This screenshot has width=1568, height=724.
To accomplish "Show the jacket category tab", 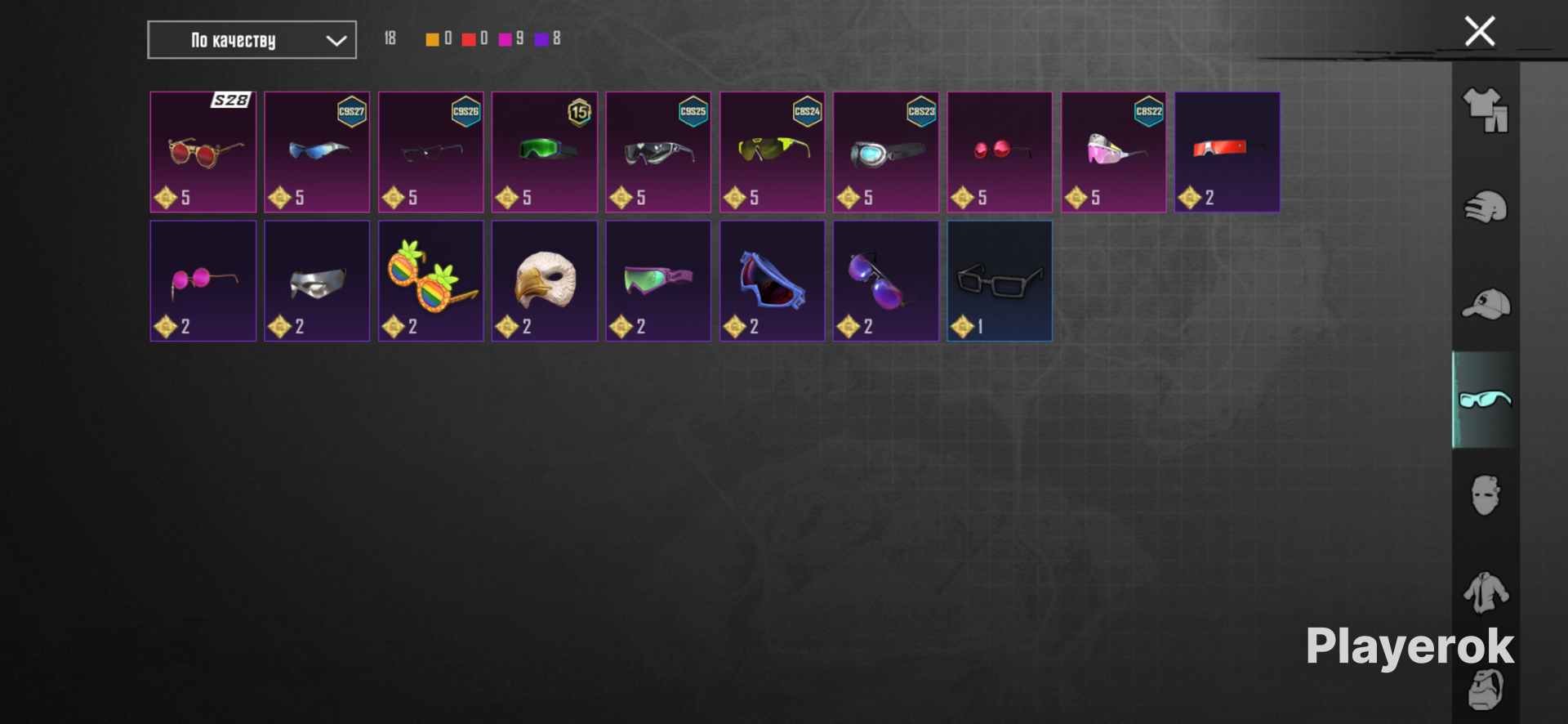I will [1486, 592].
